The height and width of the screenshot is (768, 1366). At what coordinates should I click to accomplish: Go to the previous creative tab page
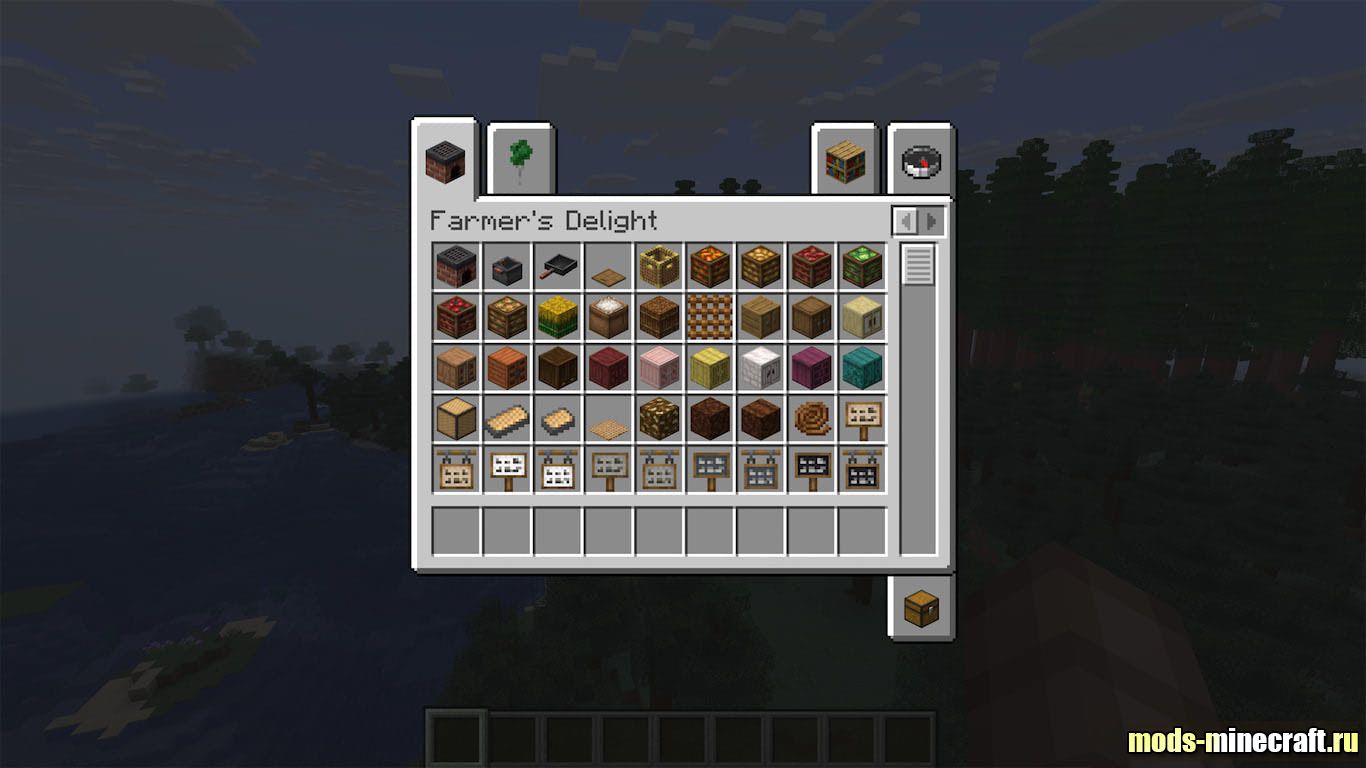[906, 220]
